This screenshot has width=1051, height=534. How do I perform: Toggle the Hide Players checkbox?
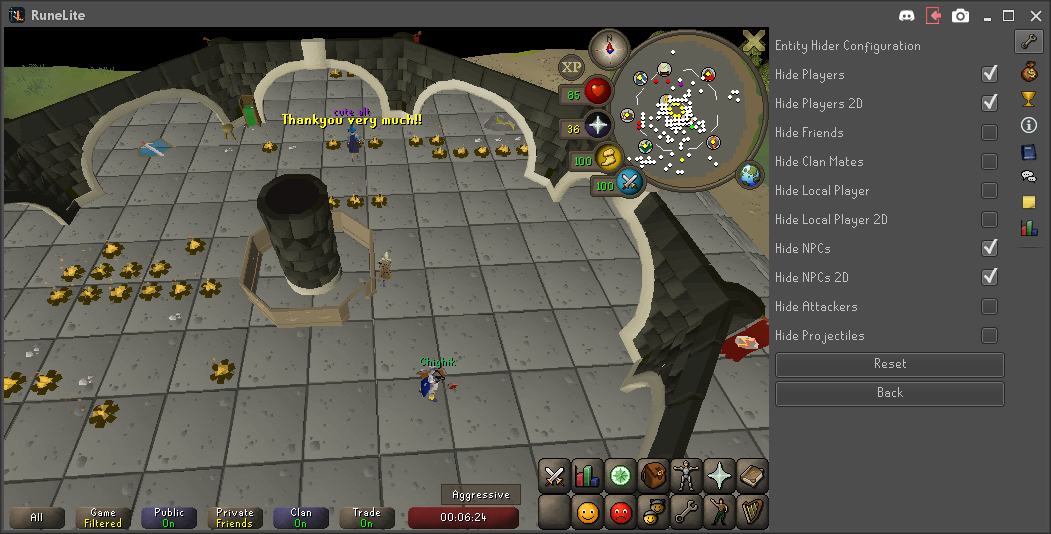[989, 74]
